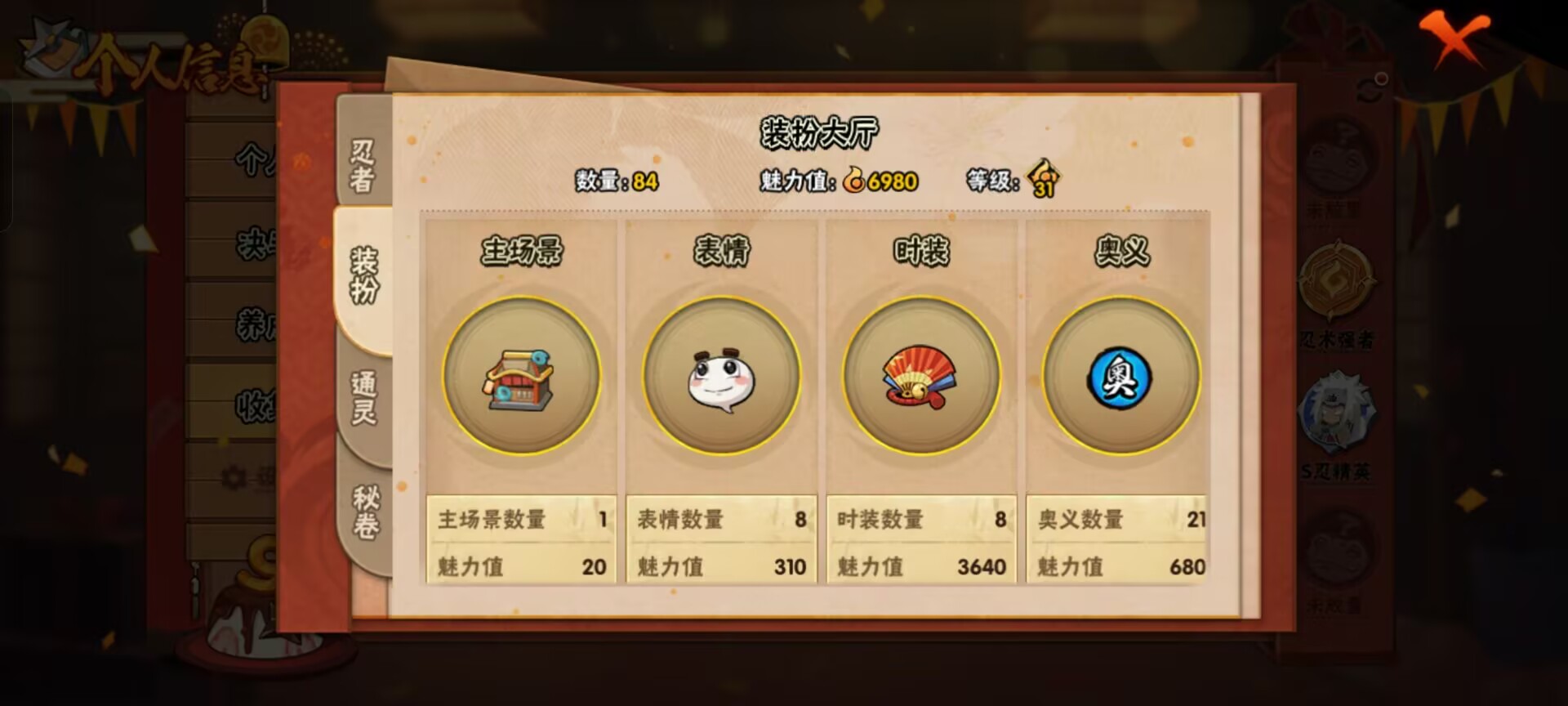This screenshot has height=706, width=1568.
Task: Open the 主场景 house icon
Action: (521, 376)
